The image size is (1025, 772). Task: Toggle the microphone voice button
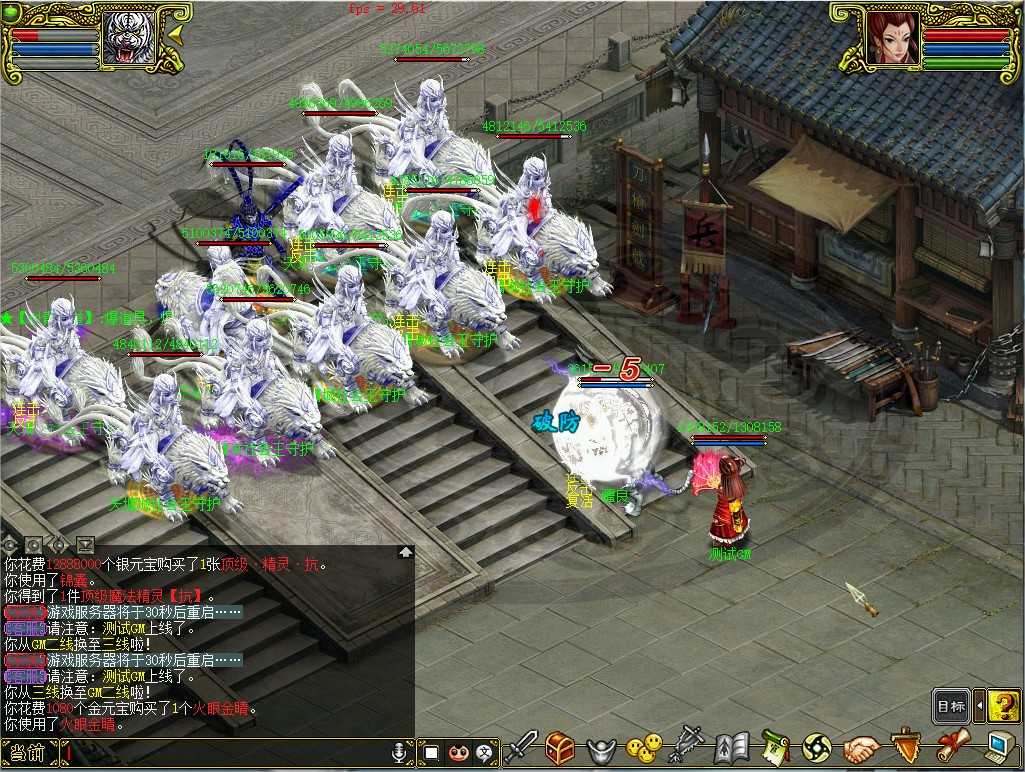[401, 752]
